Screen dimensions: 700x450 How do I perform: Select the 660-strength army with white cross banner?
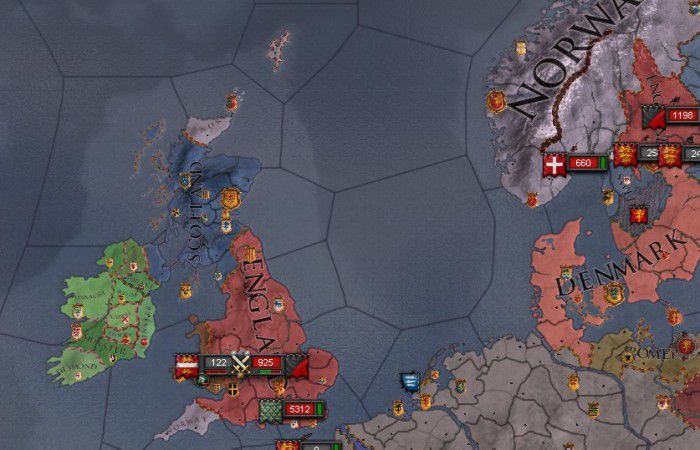coord(583,163)
